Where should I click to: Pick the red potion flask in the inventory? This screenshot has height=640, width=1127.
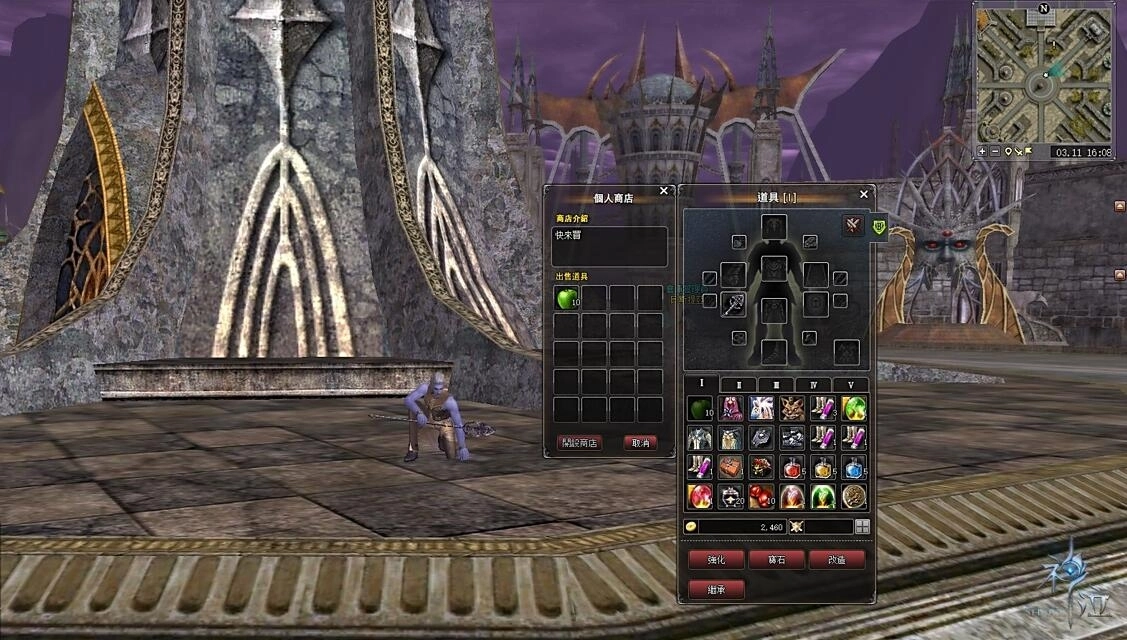point(792,467)
